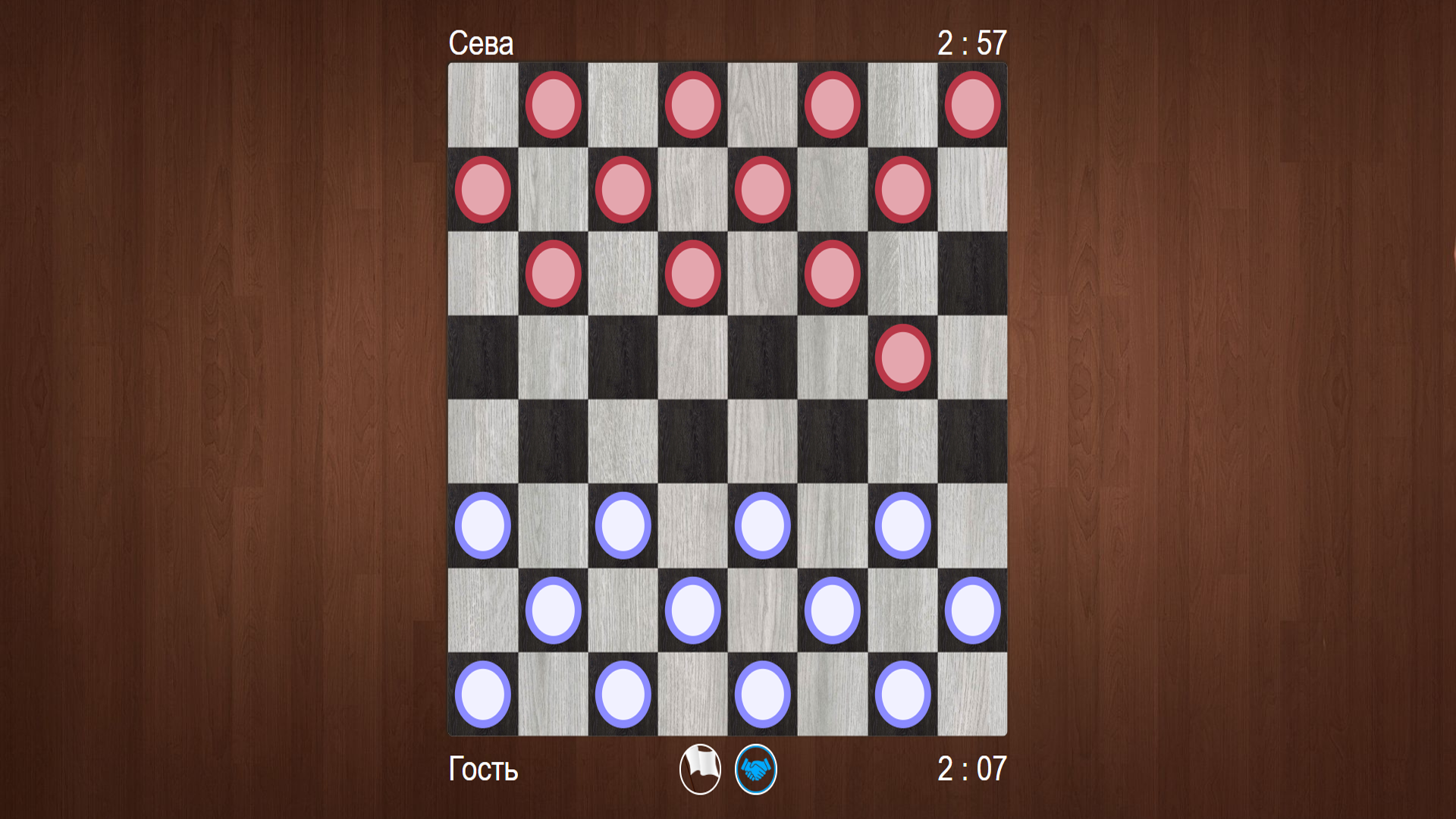Viewport: 1456px width, 819px height.
Task: Click the opponent timer showing 2:57
Action: [x=972, y=43]
